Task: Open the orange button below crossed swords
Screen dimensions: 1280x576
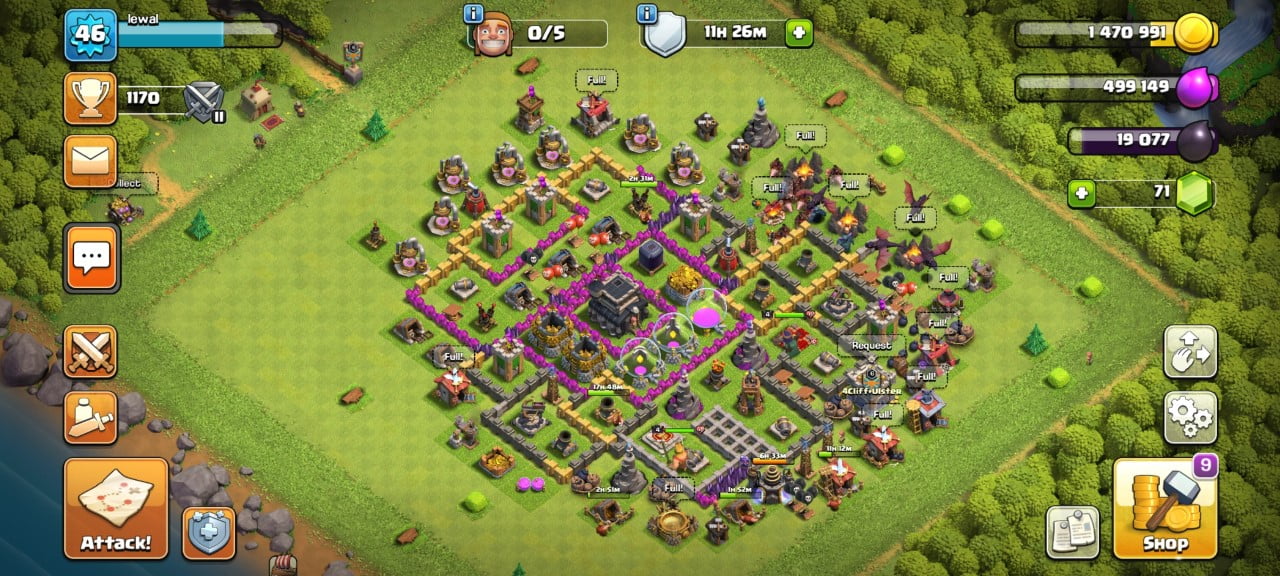Action: pyautogui.click(x=91, y=417)
